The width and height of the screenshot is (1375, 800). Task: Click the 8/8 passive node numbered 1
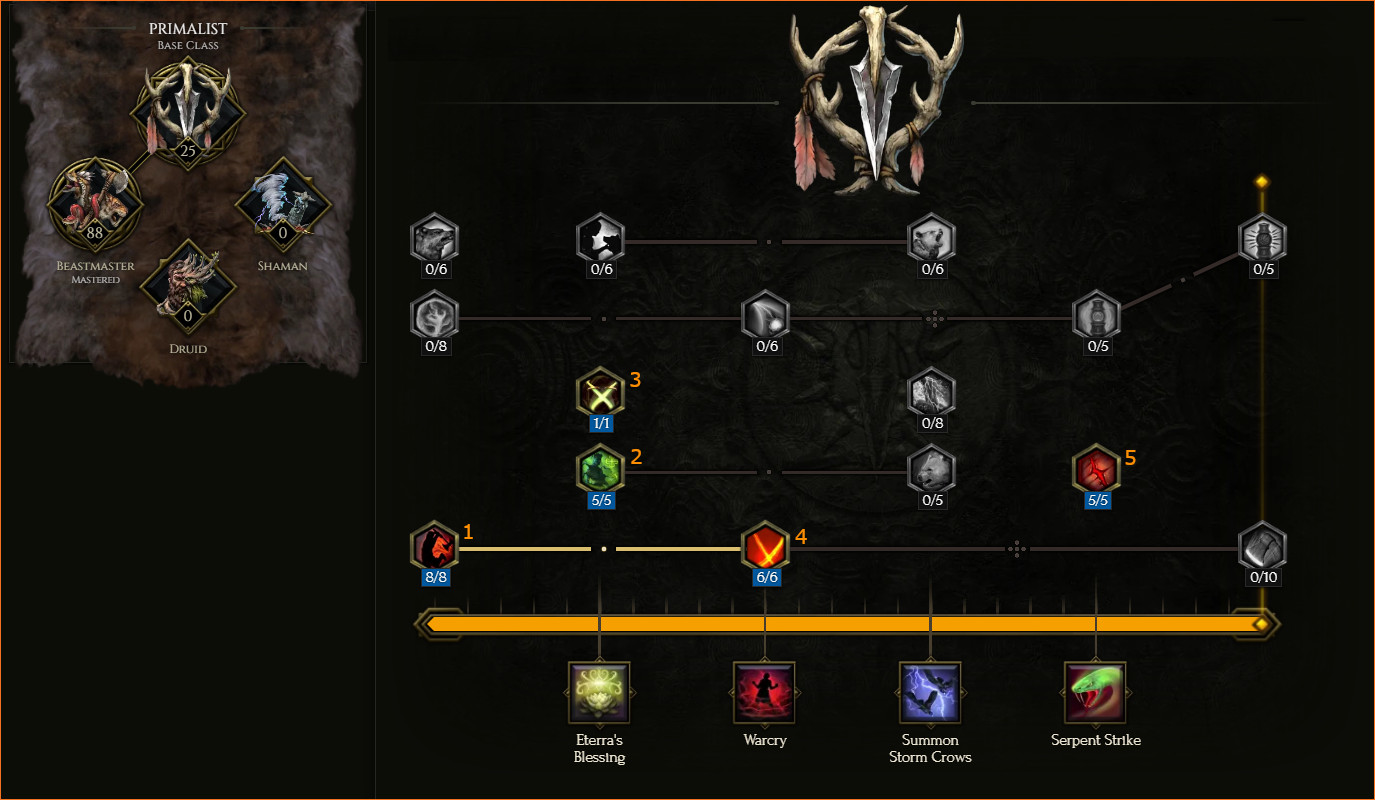(x=434, y=547)
